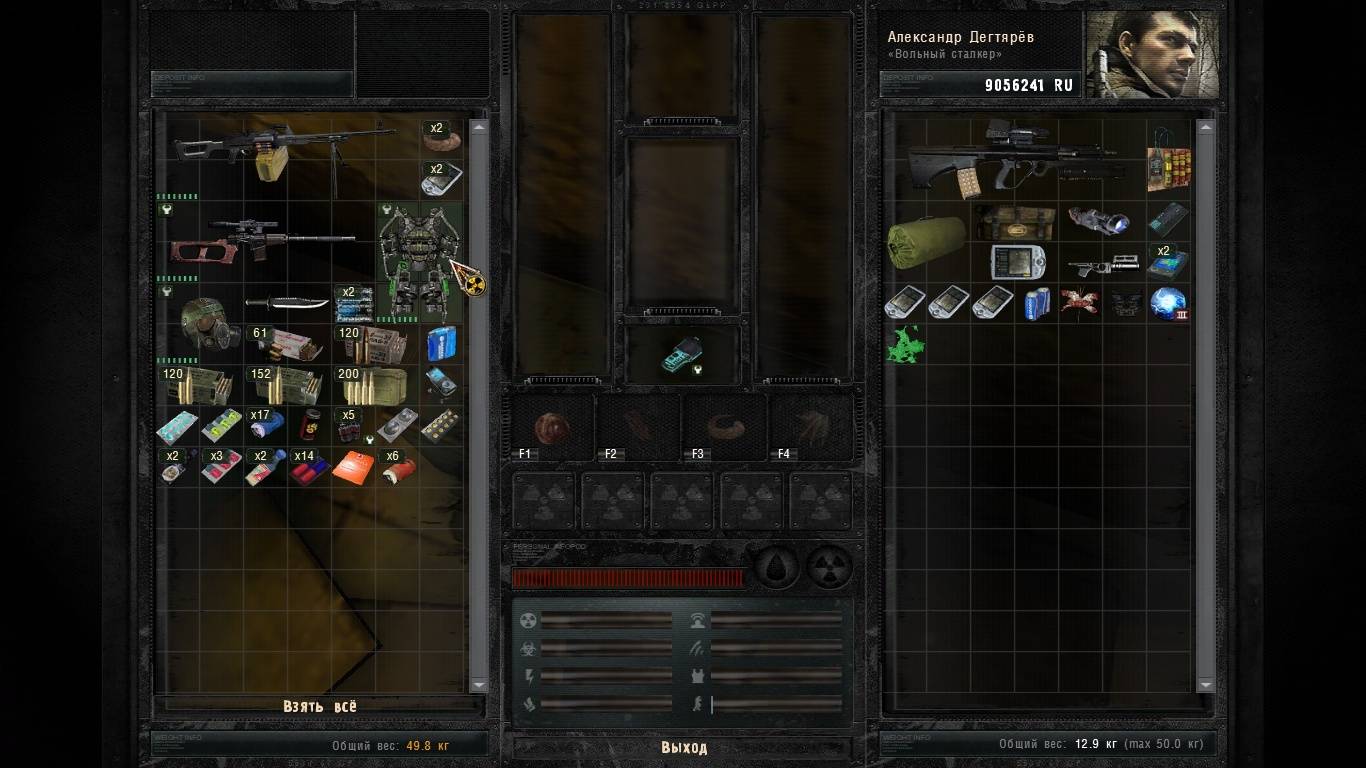Select the PKM machine gun in the stash
The height and width of the screenshot is (768, 1366).
pos(285,152)
